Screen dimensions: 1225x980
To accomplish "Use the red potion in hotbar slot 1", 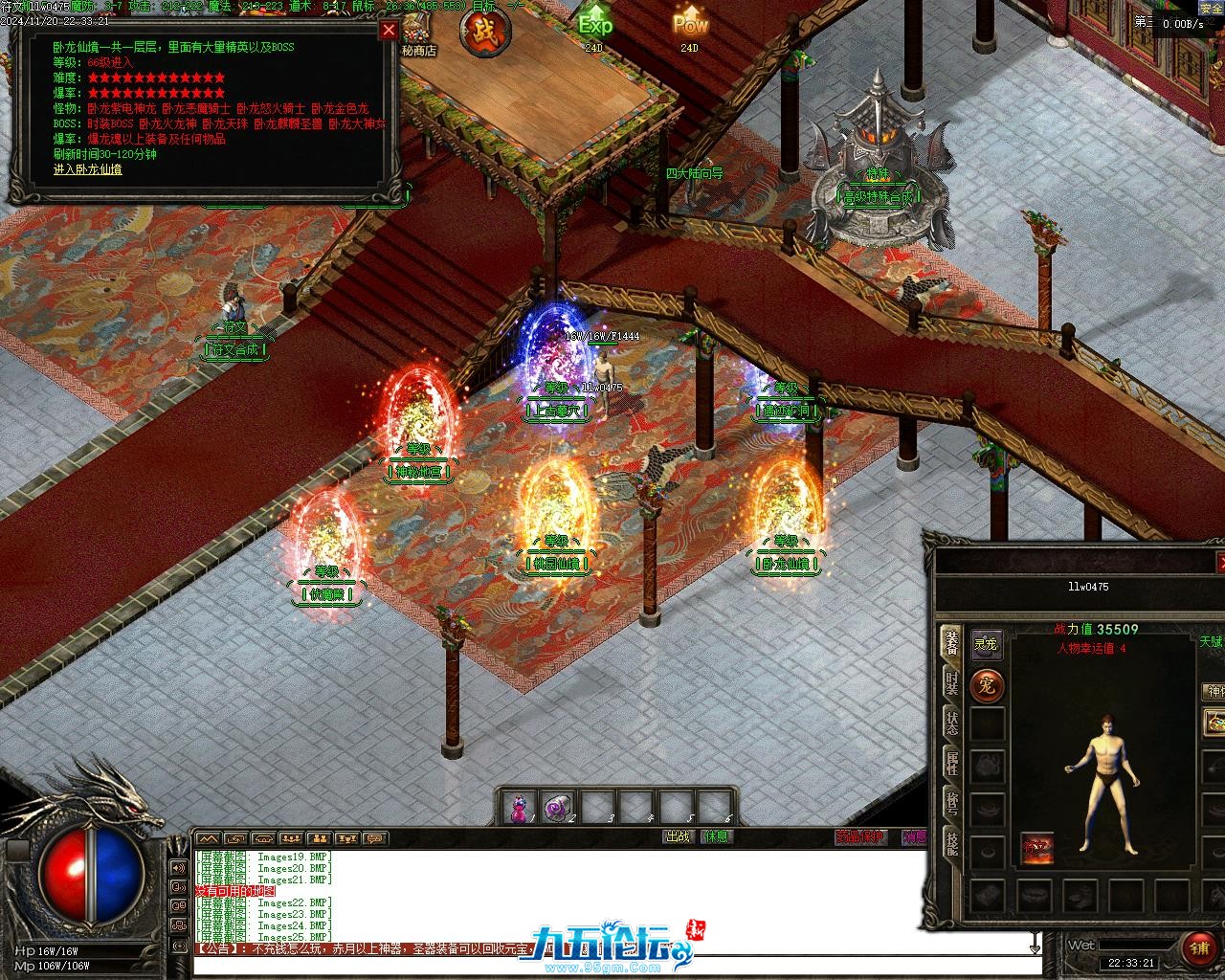I will click(519, 809).
